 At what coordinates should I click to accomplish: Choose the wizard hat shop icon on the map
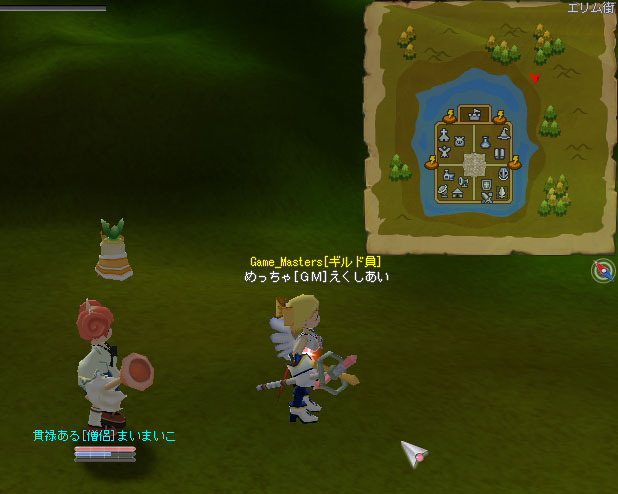[505, 132]
